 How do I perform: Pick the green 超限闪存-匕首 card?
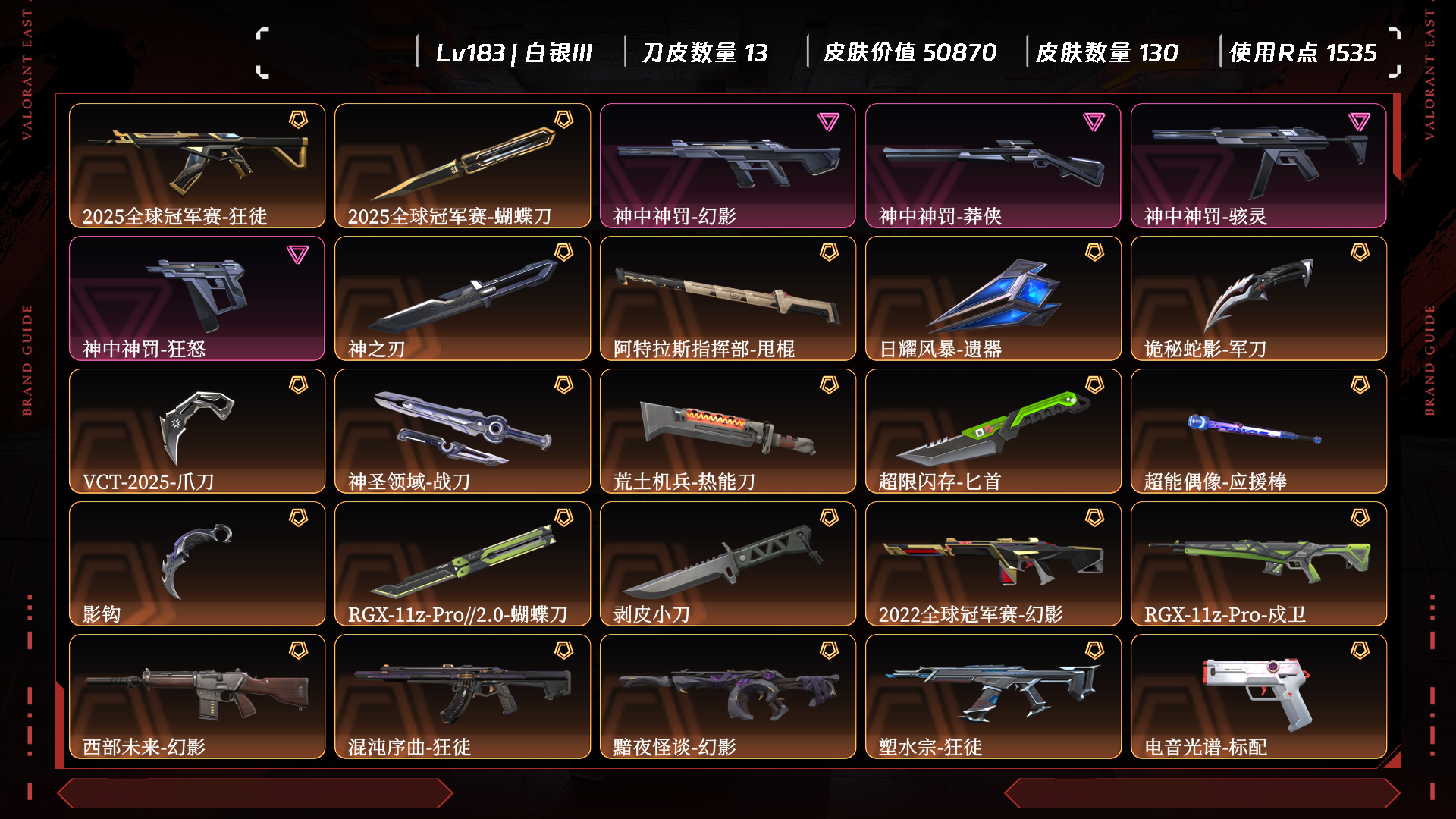click(993, 431)
